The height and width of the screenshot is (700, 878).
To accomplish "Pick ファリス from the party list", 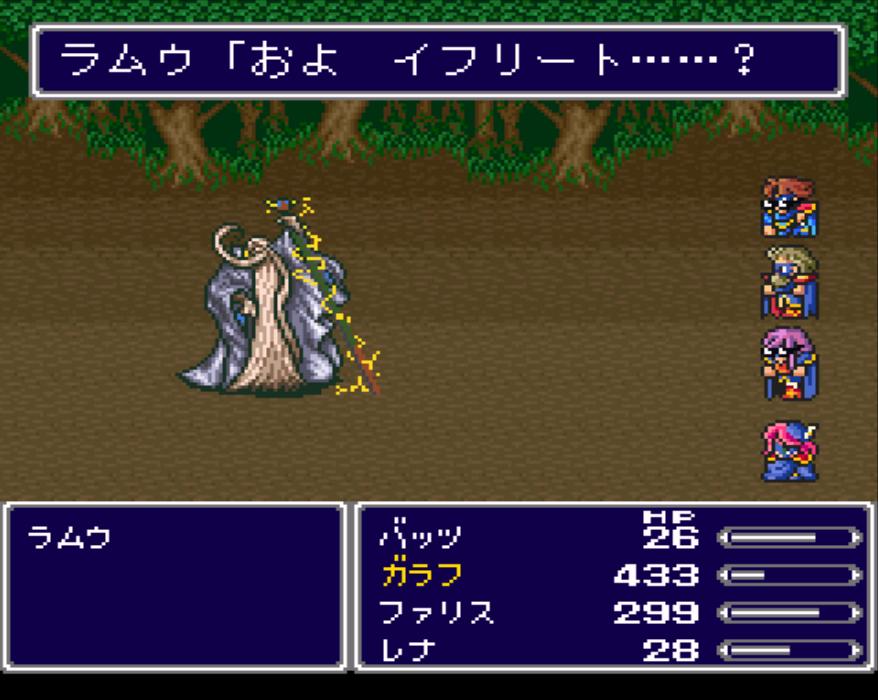I will click(436, 612).
